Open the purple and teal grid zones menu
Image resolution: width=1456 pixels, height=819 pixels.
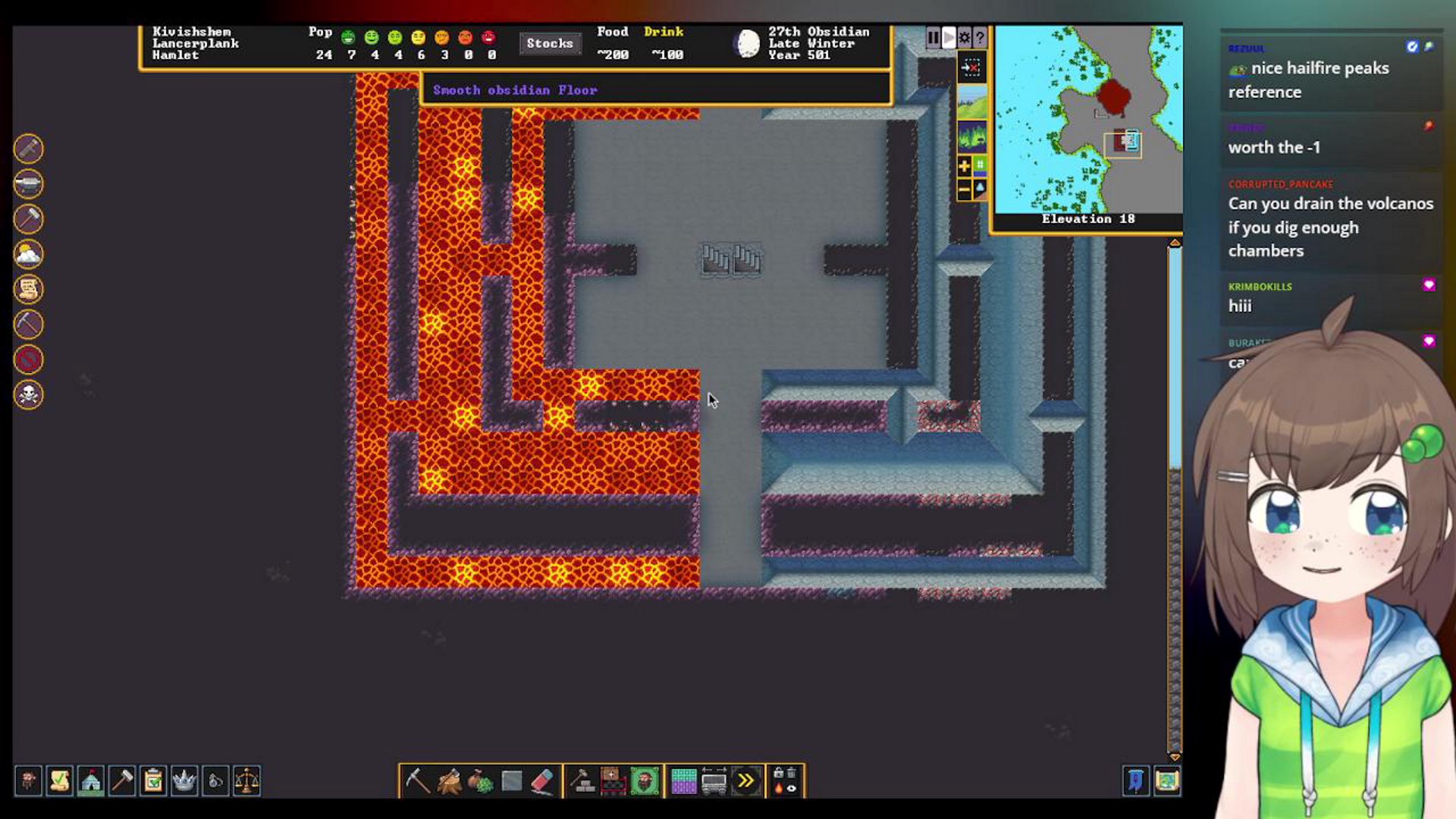pos(683,780)
